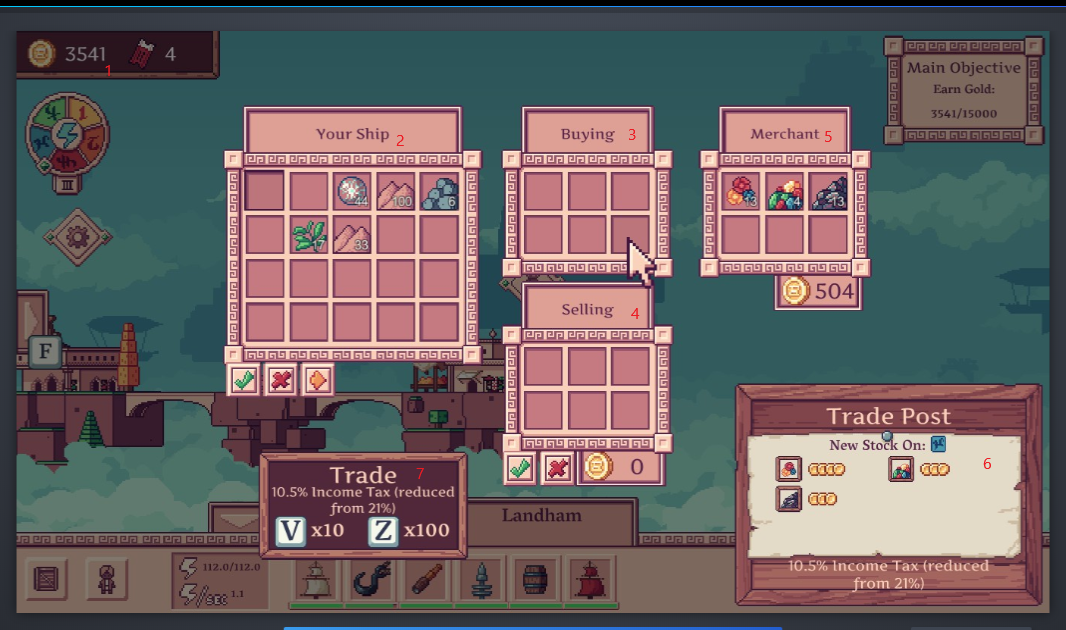1066x630 pixels.
Task: Pick the round silver shell item slot
Action: (353, 191)
